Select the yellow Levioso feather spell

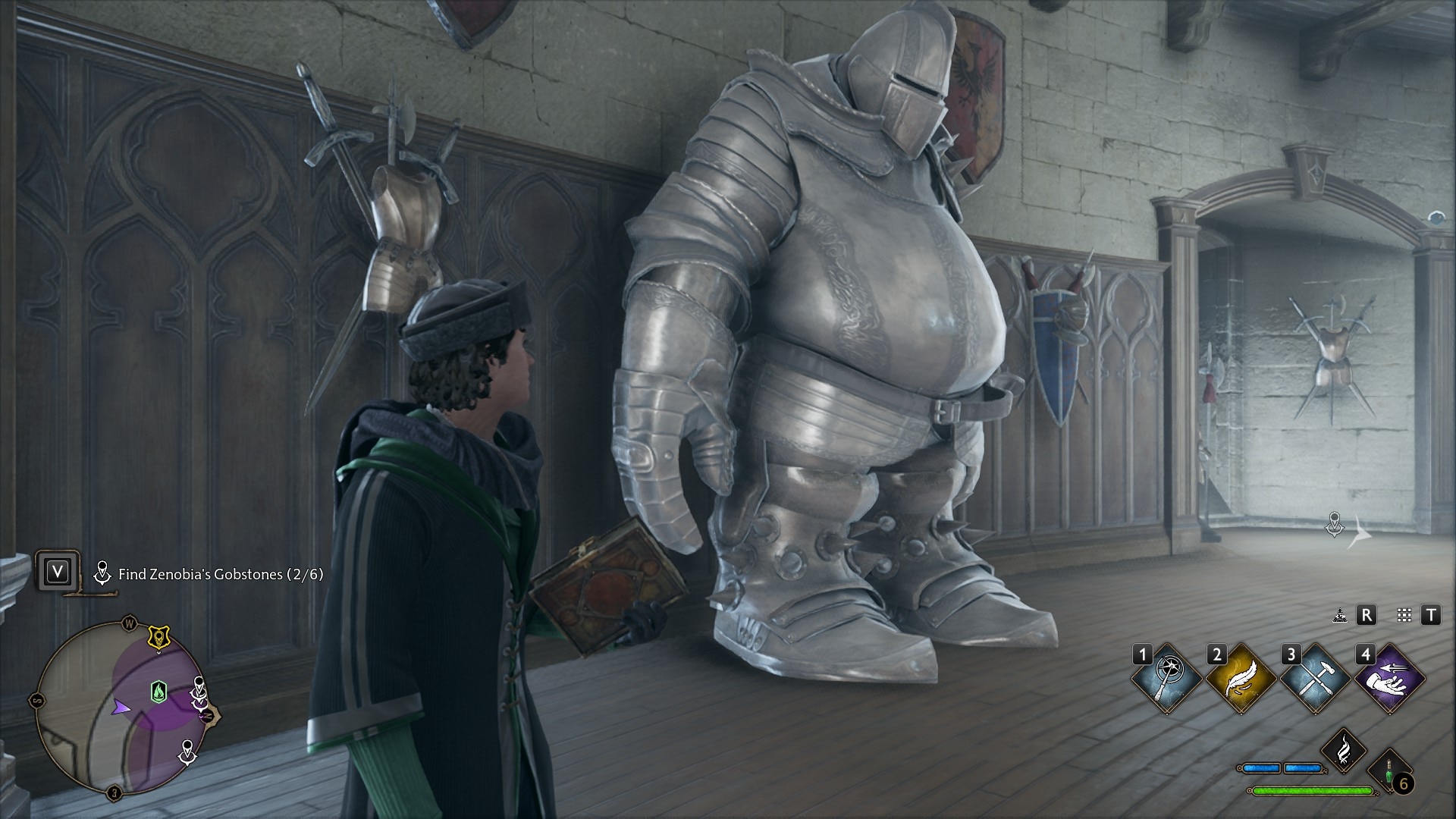point(1241,679)
